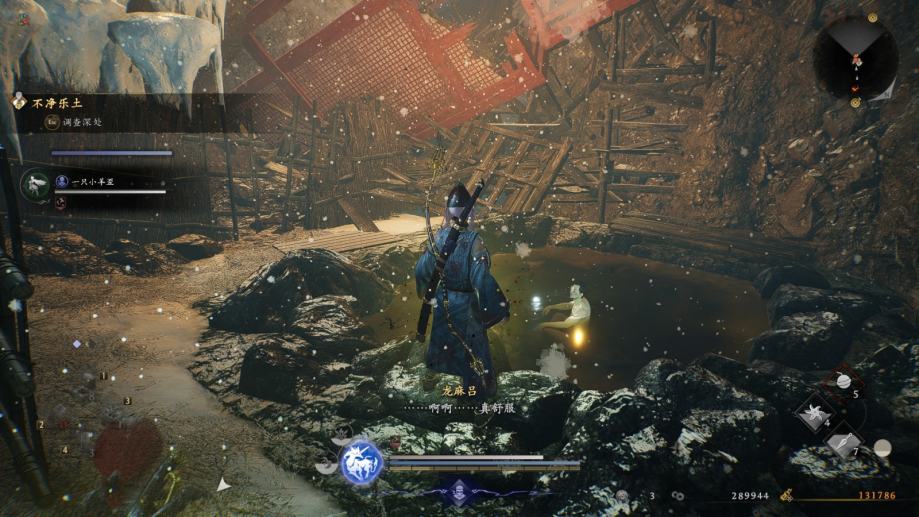Select the shuriken item shortcut
Screen dimensions: 919x517
(x=814, y=413)
